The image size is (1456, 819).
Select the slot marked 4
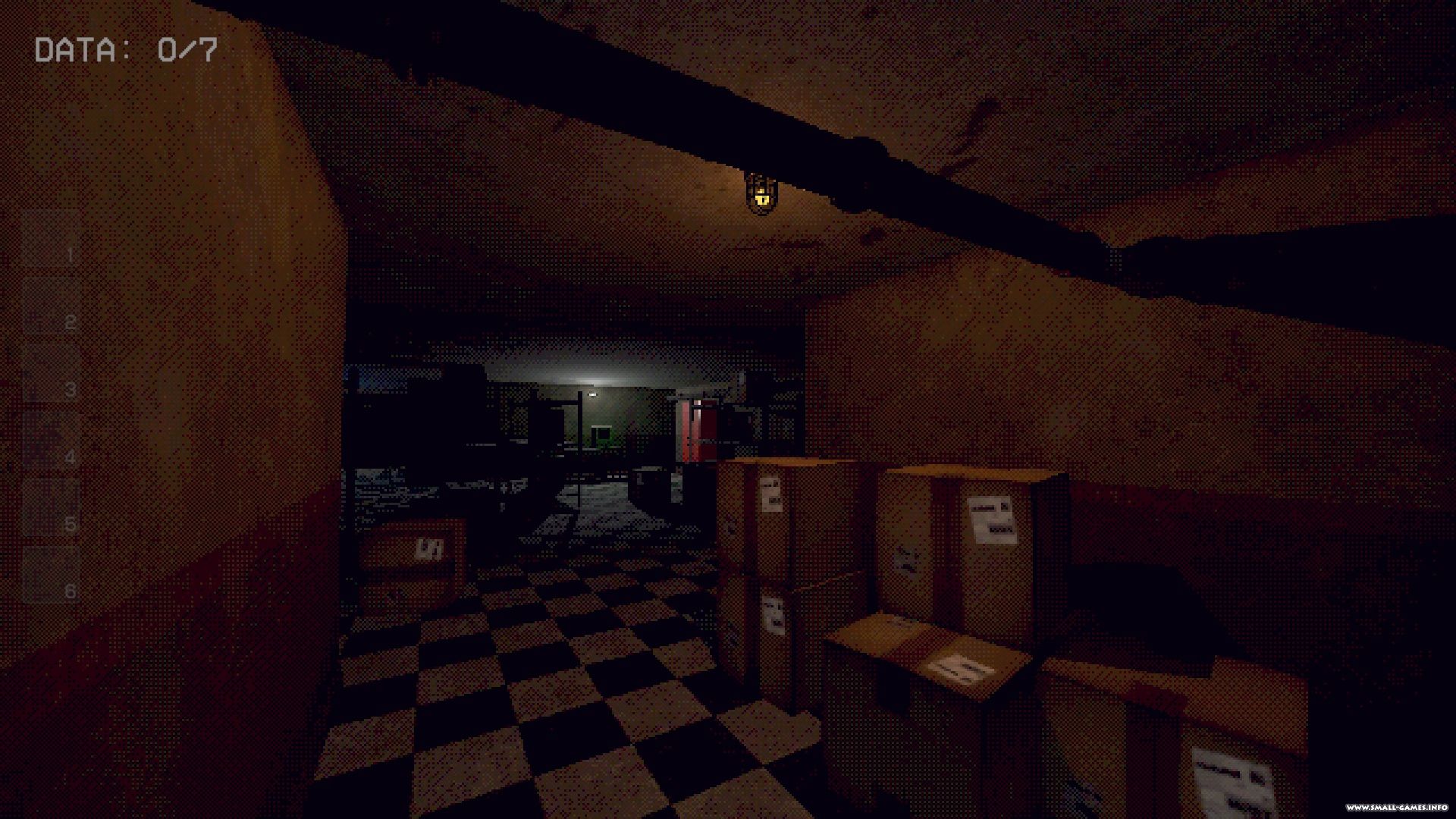pyautogui.click(x=52, y=441)
